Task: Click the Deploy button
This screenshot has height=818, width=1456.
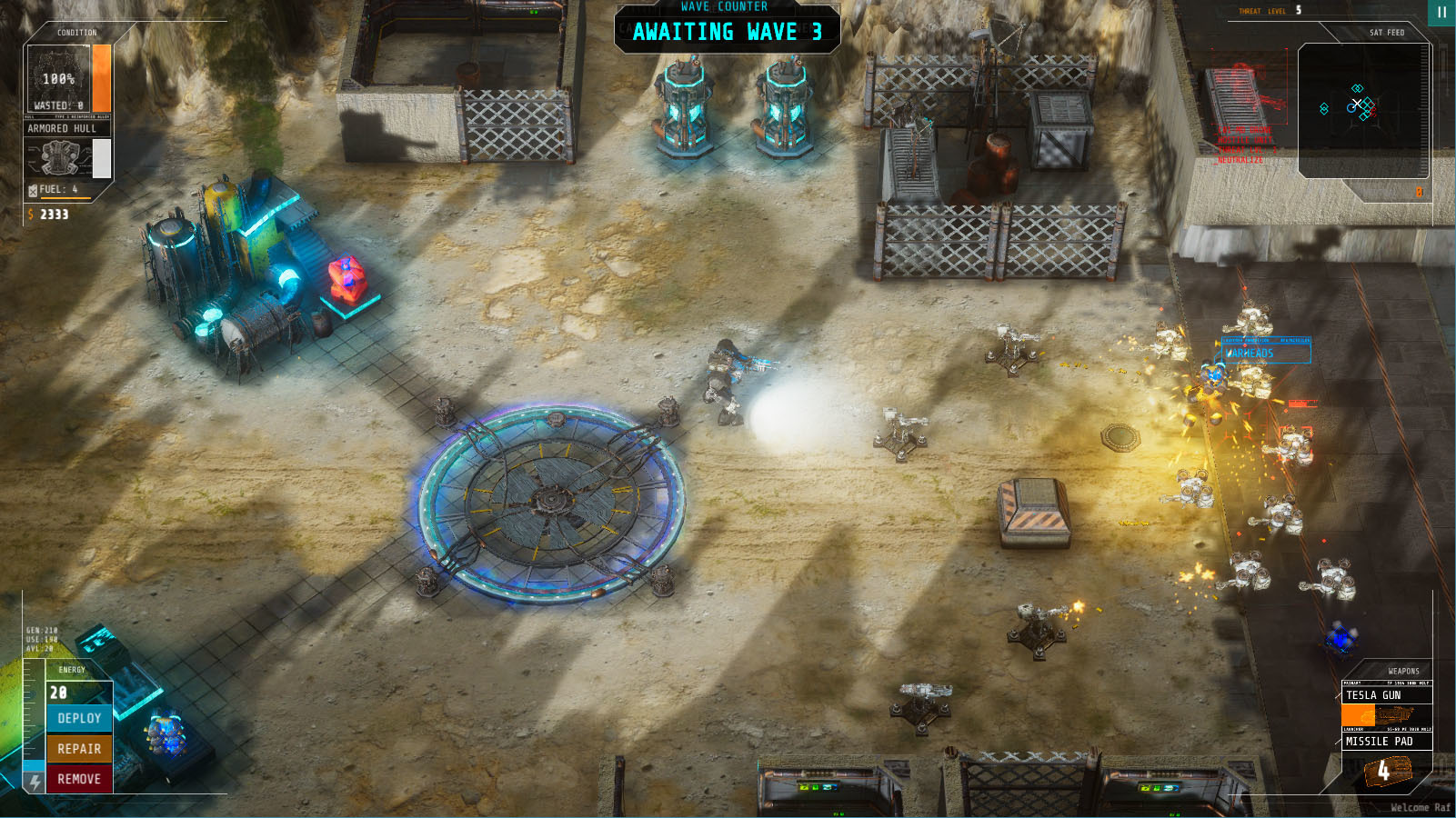Action: [79, 718]
